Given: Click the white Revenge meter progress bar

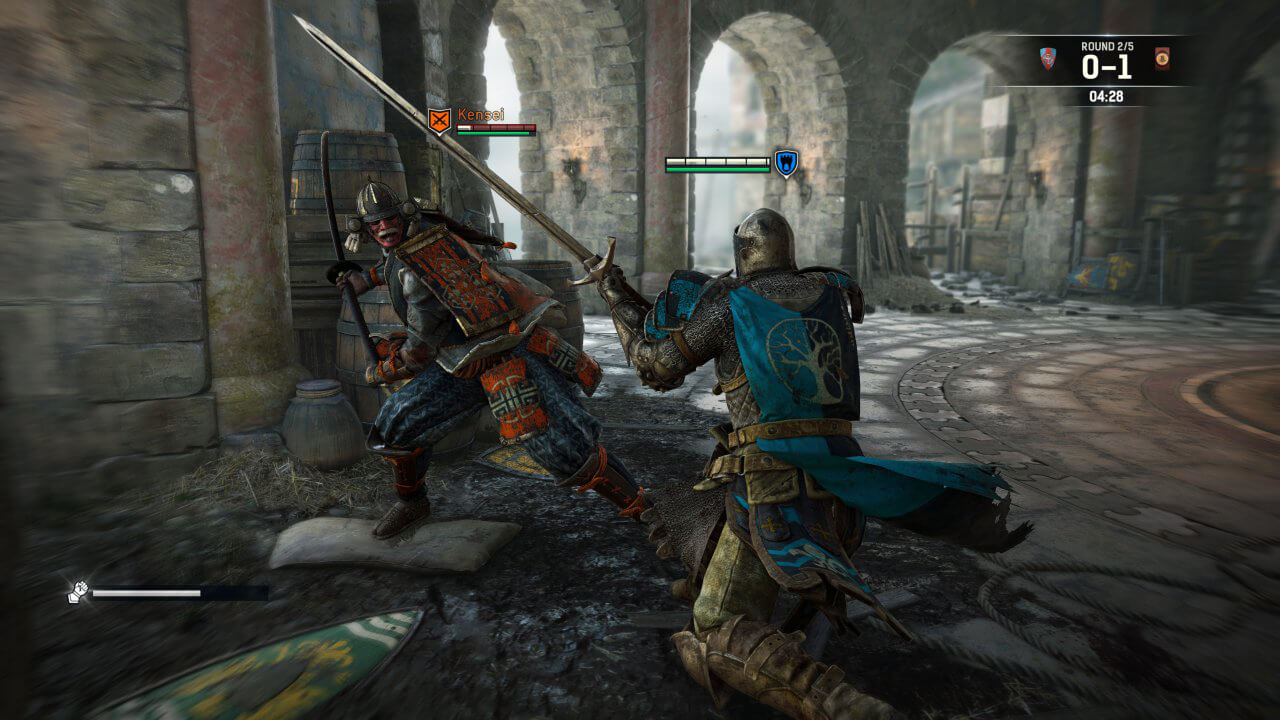Looking at the screenshot, I should coord(145,590).
